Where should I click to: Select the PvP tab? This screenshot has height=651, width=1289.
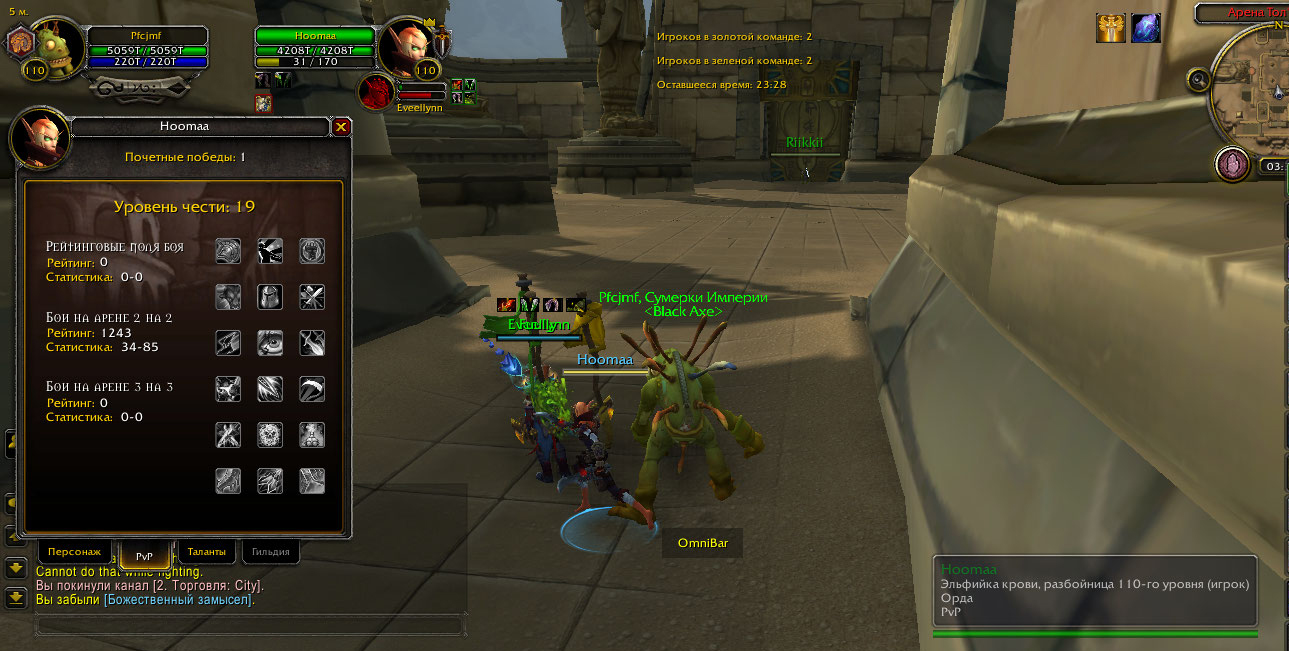(x=144, y=555)
